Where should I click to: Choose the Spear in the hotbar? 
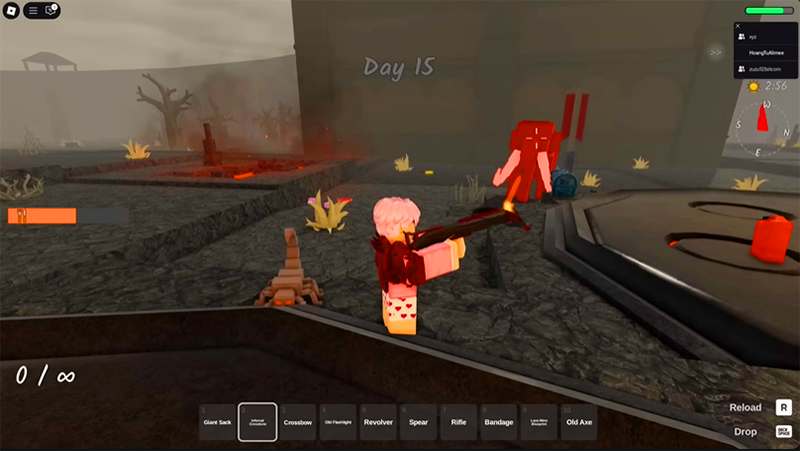418,422
